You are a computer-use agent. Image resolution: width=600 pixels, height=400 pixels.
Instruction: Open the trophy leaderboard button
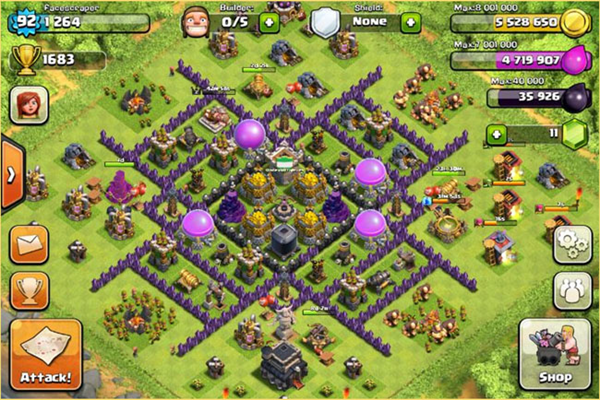coord(30,290)
